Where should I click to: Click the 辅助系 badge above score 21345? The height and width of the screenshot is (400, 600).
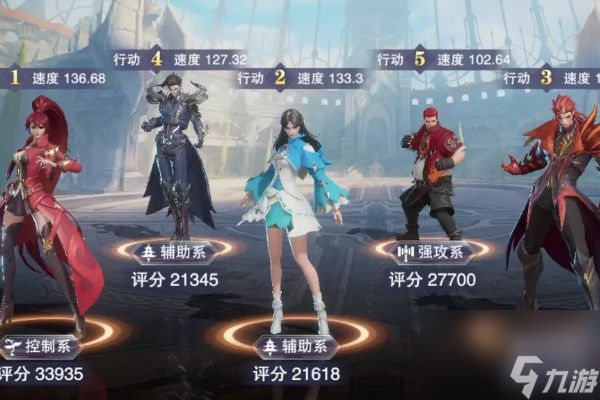(x=176, y=252)
